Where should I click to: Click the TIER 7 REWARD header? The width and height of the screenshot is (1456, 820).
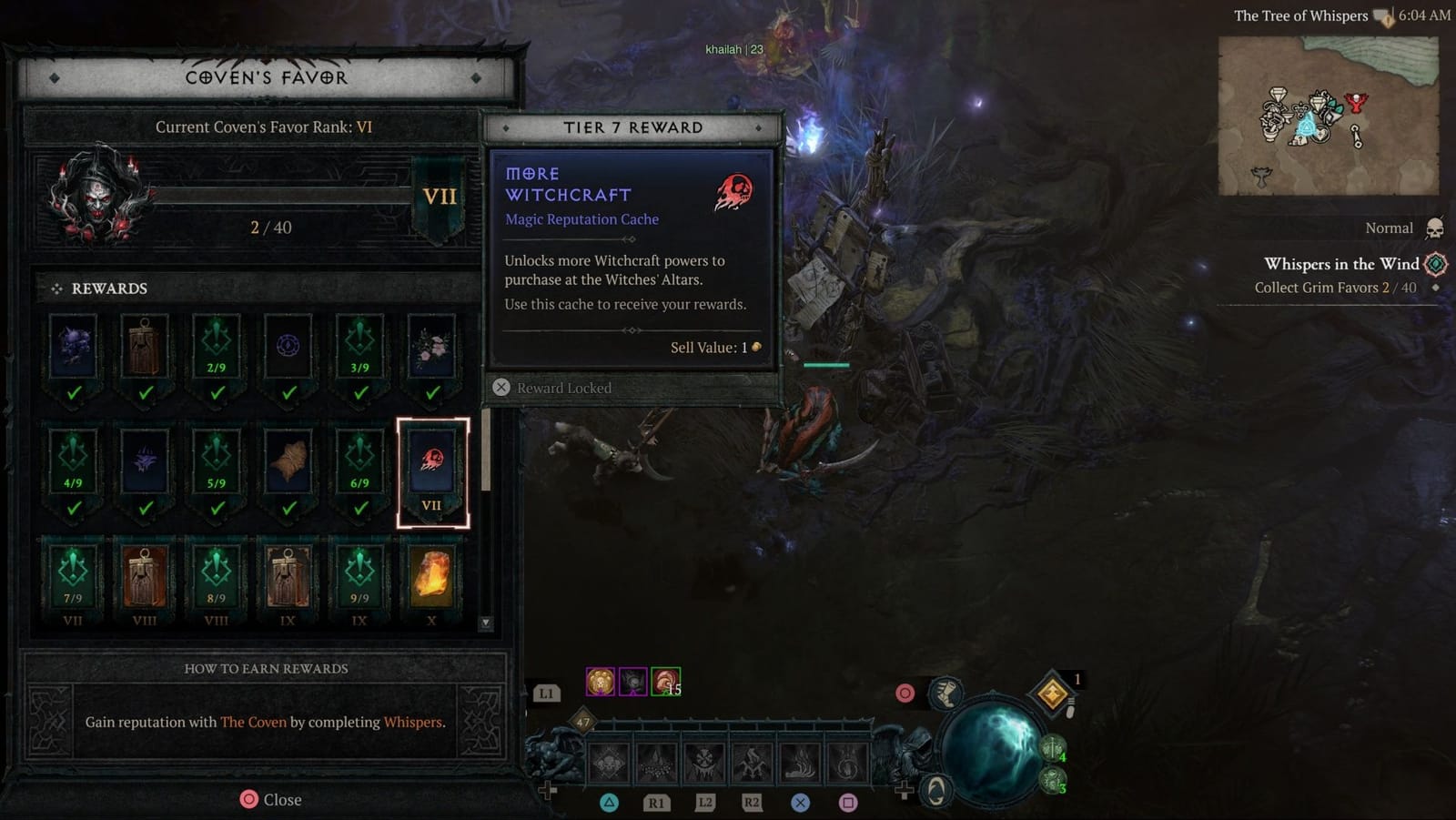(633, 127)
